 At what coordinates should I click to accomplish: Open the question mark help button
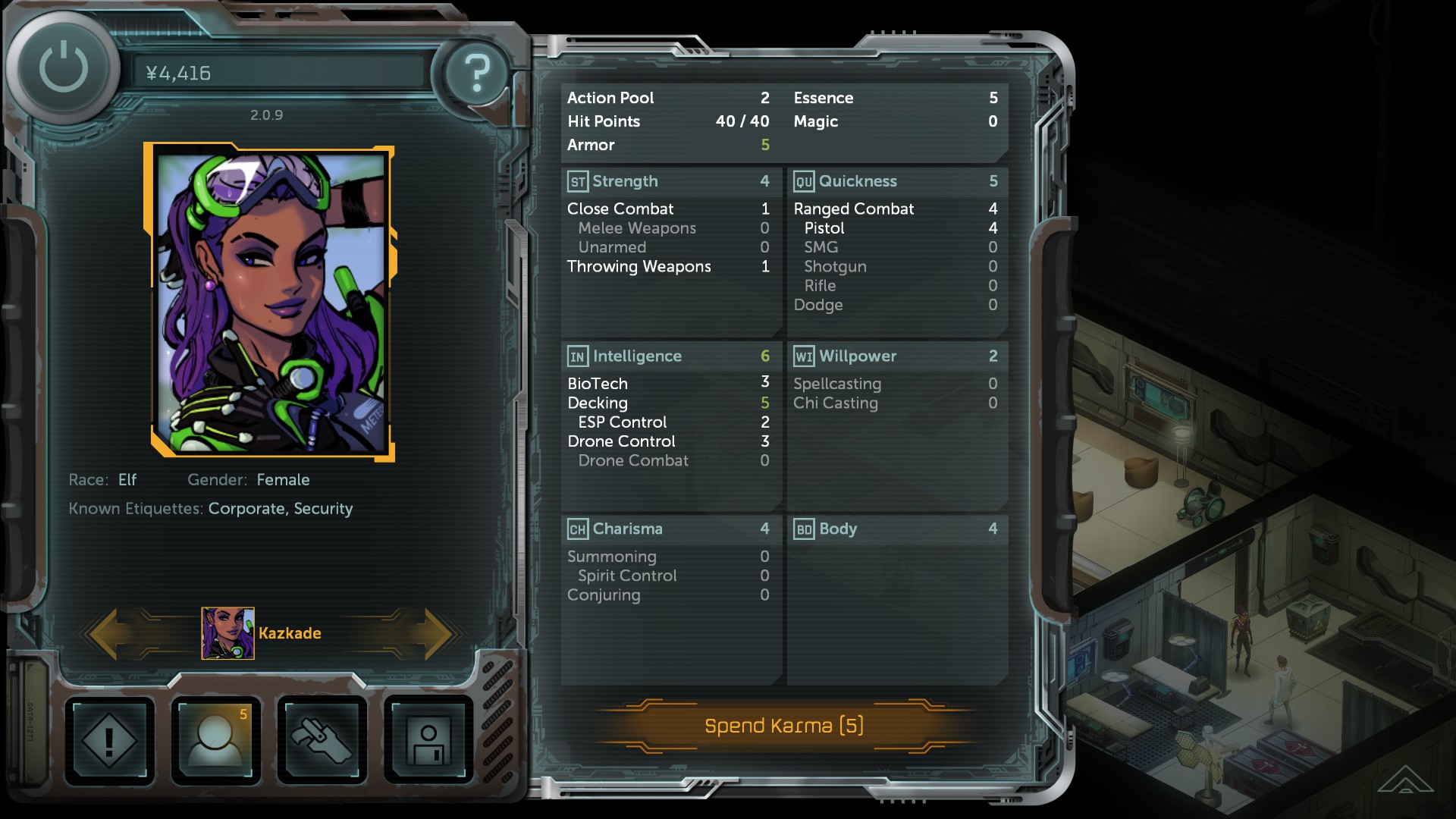[476, 73]
